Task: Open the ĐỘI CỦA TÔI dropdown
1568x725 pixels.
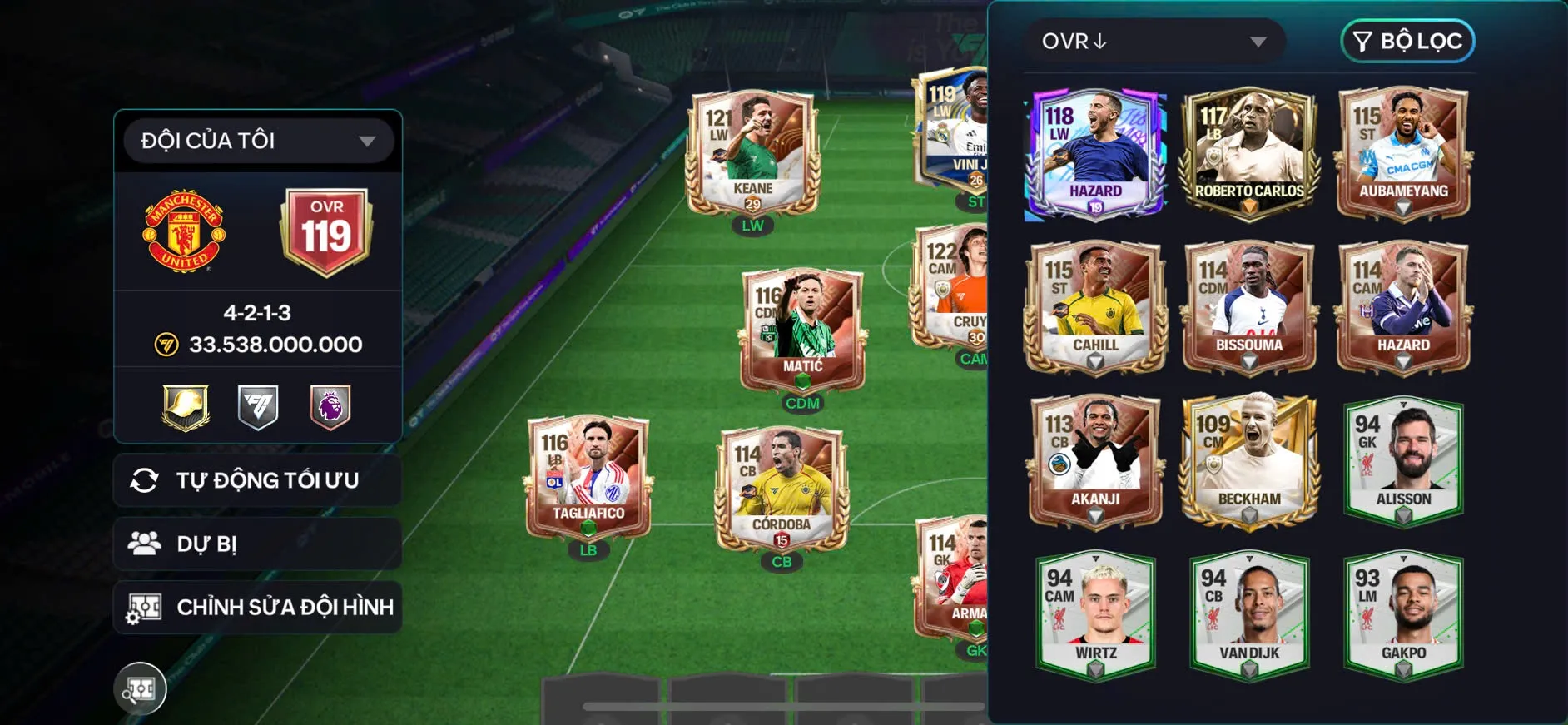Action: [x=258, y=141]
